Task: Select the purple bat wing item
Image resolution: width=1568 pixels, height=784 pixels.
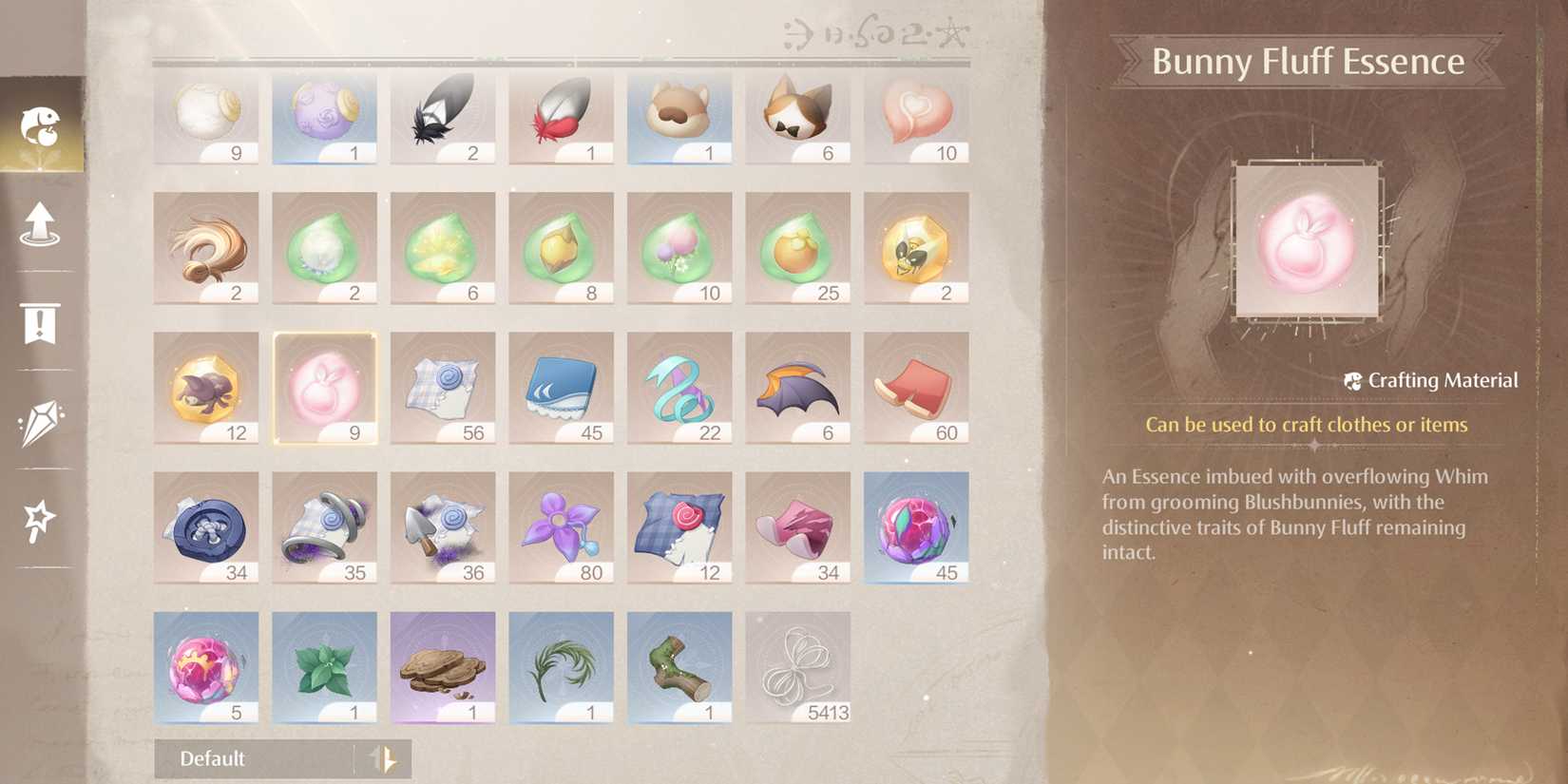Action: coord(796,388)
